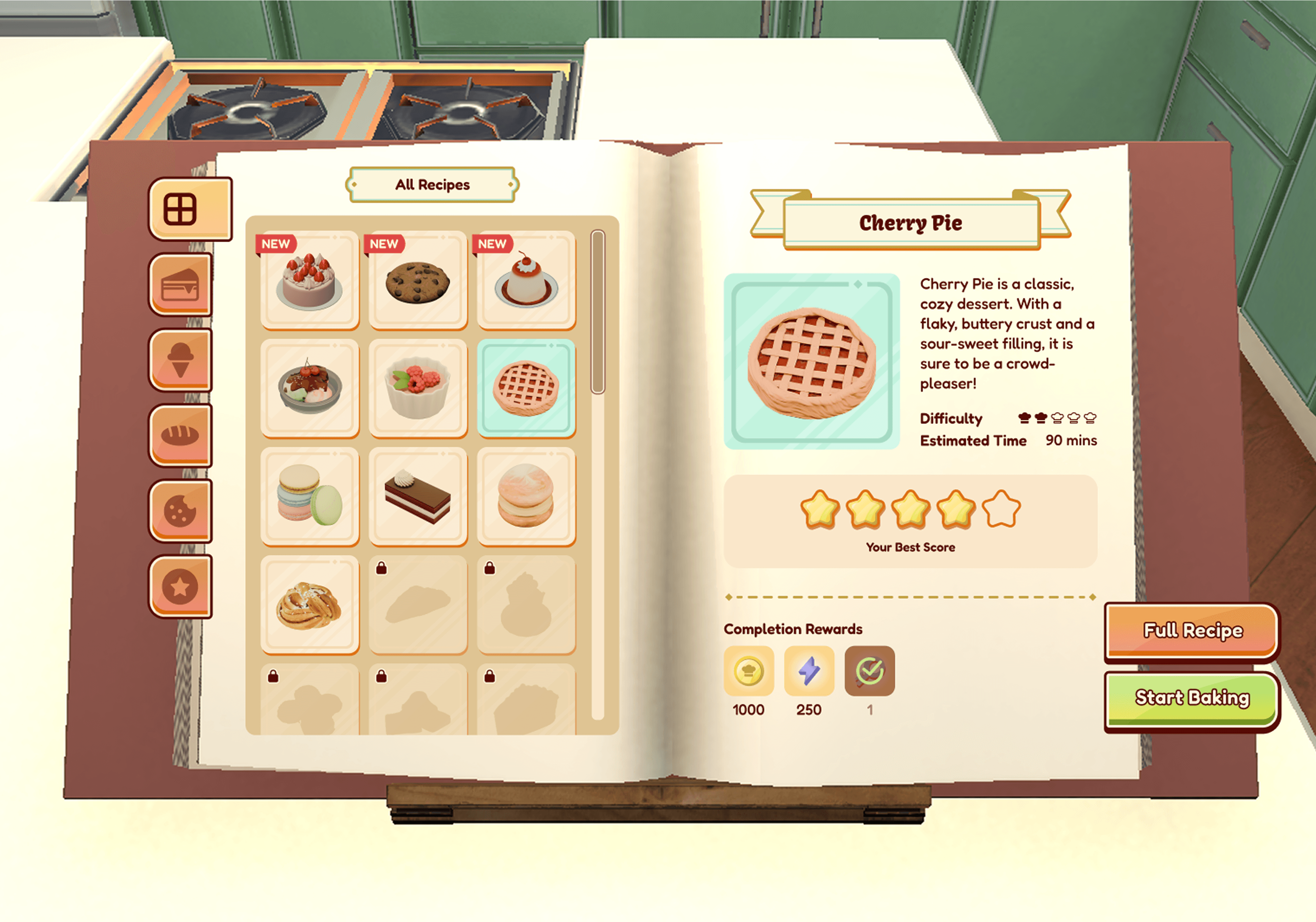Open the star favorites tab
Image resolution: width=1316 pixels, height=922 pixels.
click(x=180, y=586)
